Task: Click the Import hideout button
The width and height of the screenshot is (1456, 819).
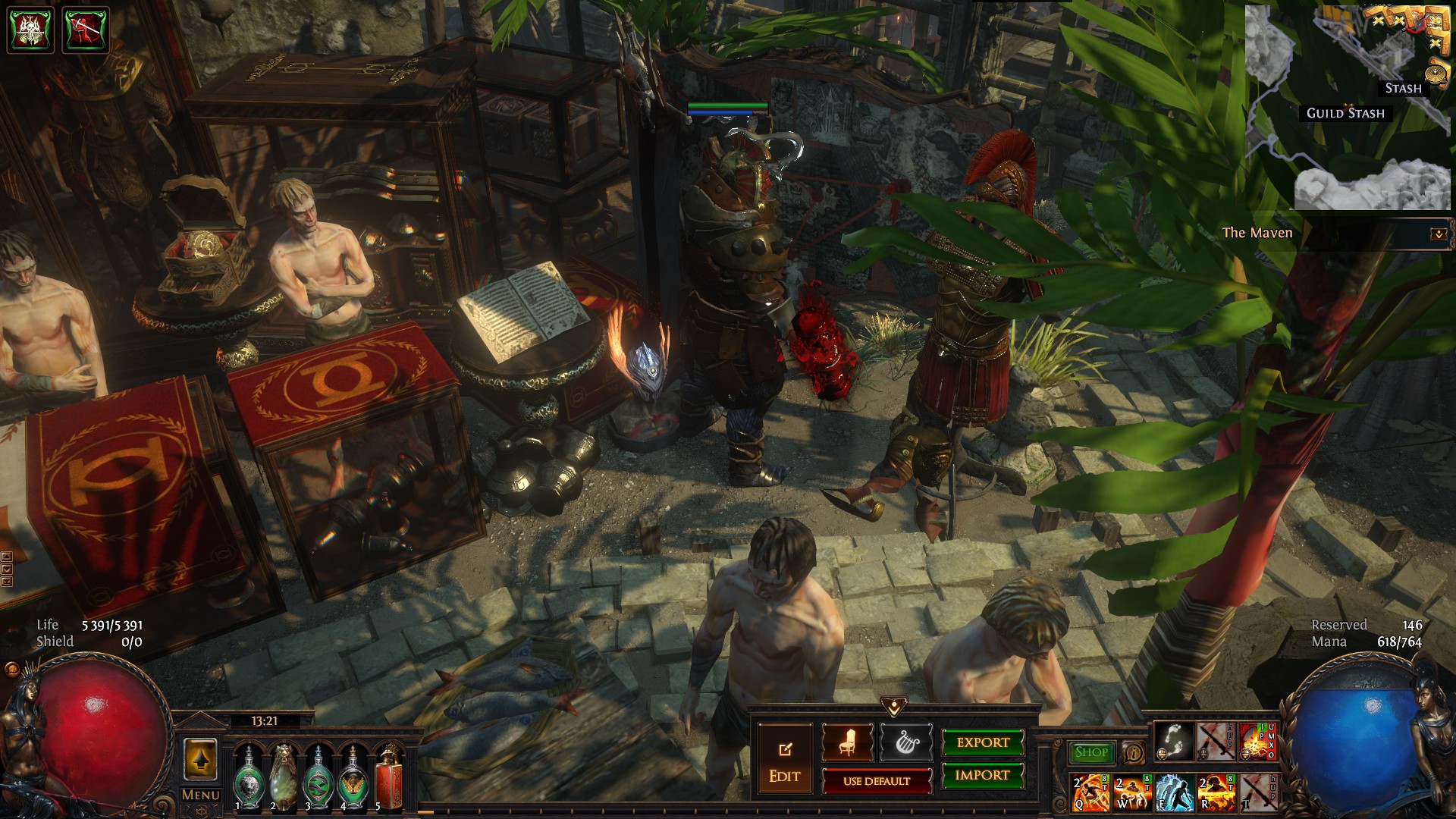Action: click(982, 775)
